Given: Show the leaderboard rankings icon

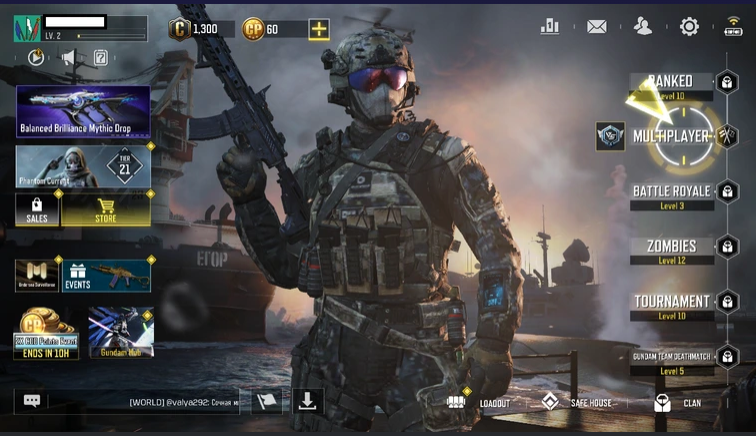Looking at the screenshot, I should point(550,27).
